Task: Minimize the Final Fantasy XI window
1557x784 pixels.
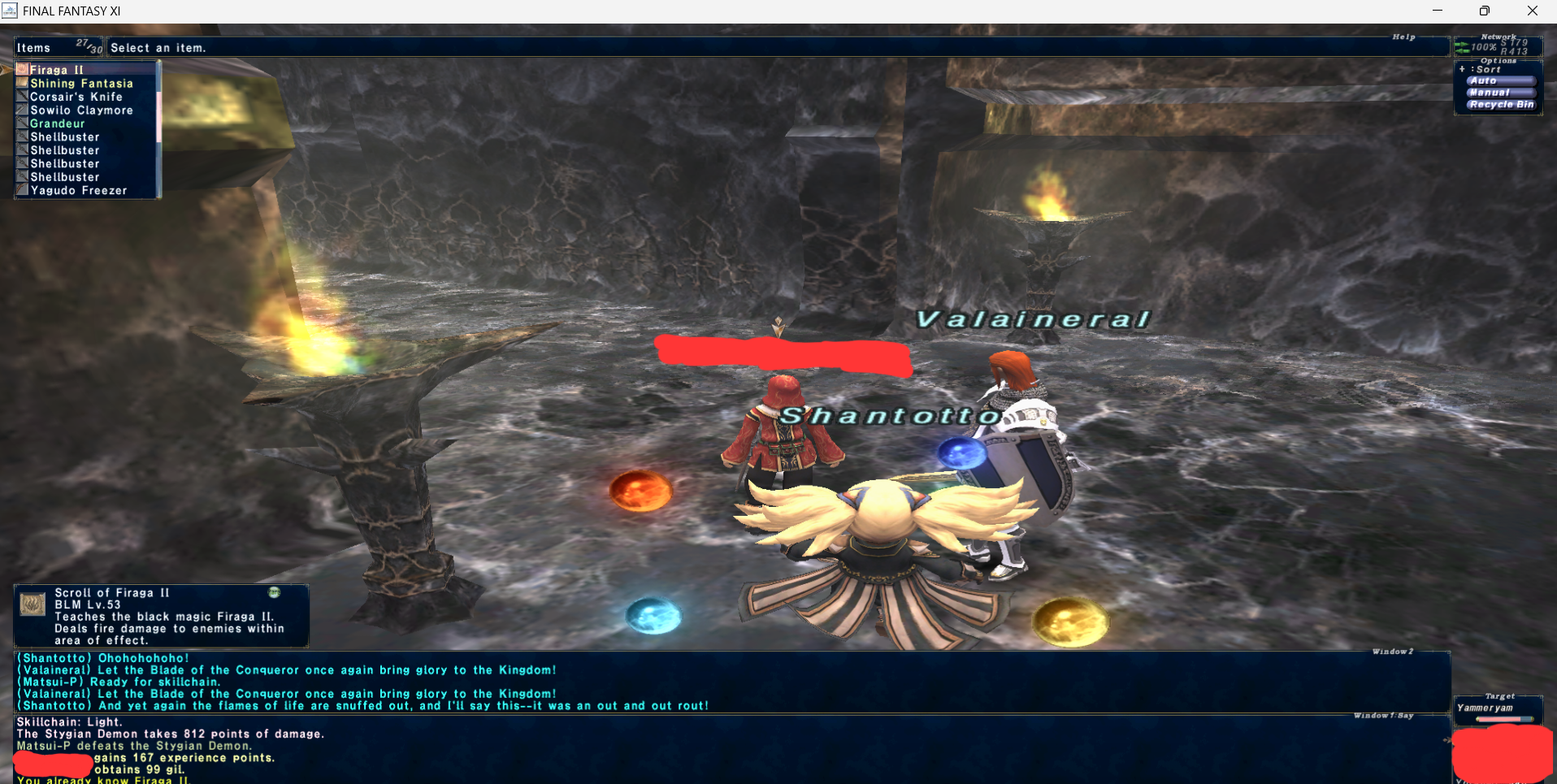Action: click(x=1438, y=11)
